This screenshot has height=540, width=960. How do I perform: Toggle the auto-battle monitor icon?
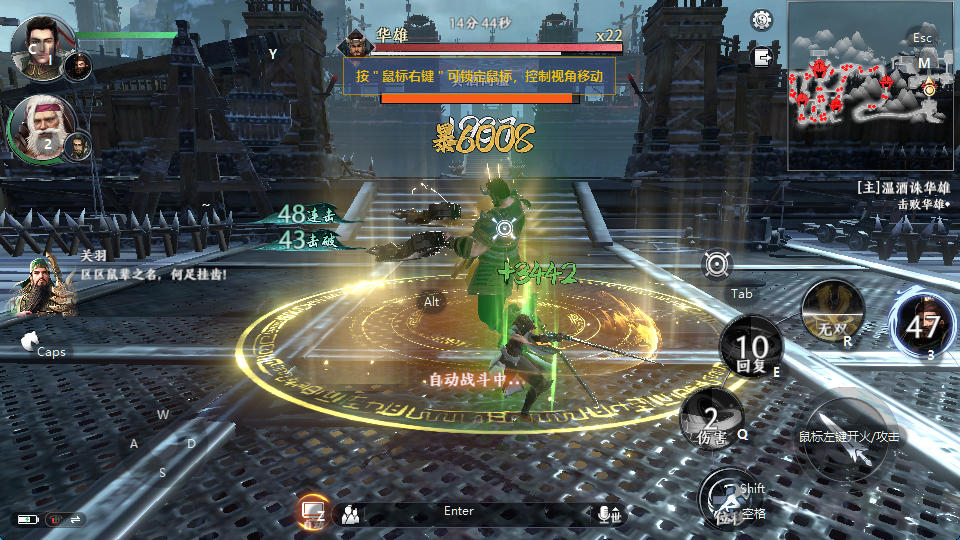[313, 513]
